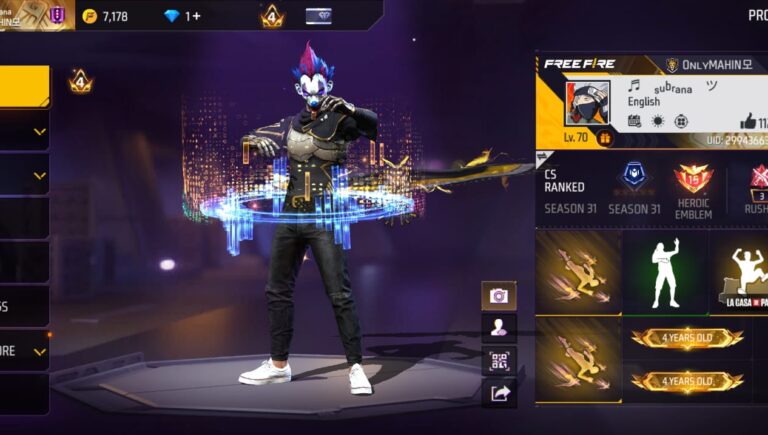Open the camera screenshot button
The height and width of the screenshot is (435, 768).
click(498, 295)
